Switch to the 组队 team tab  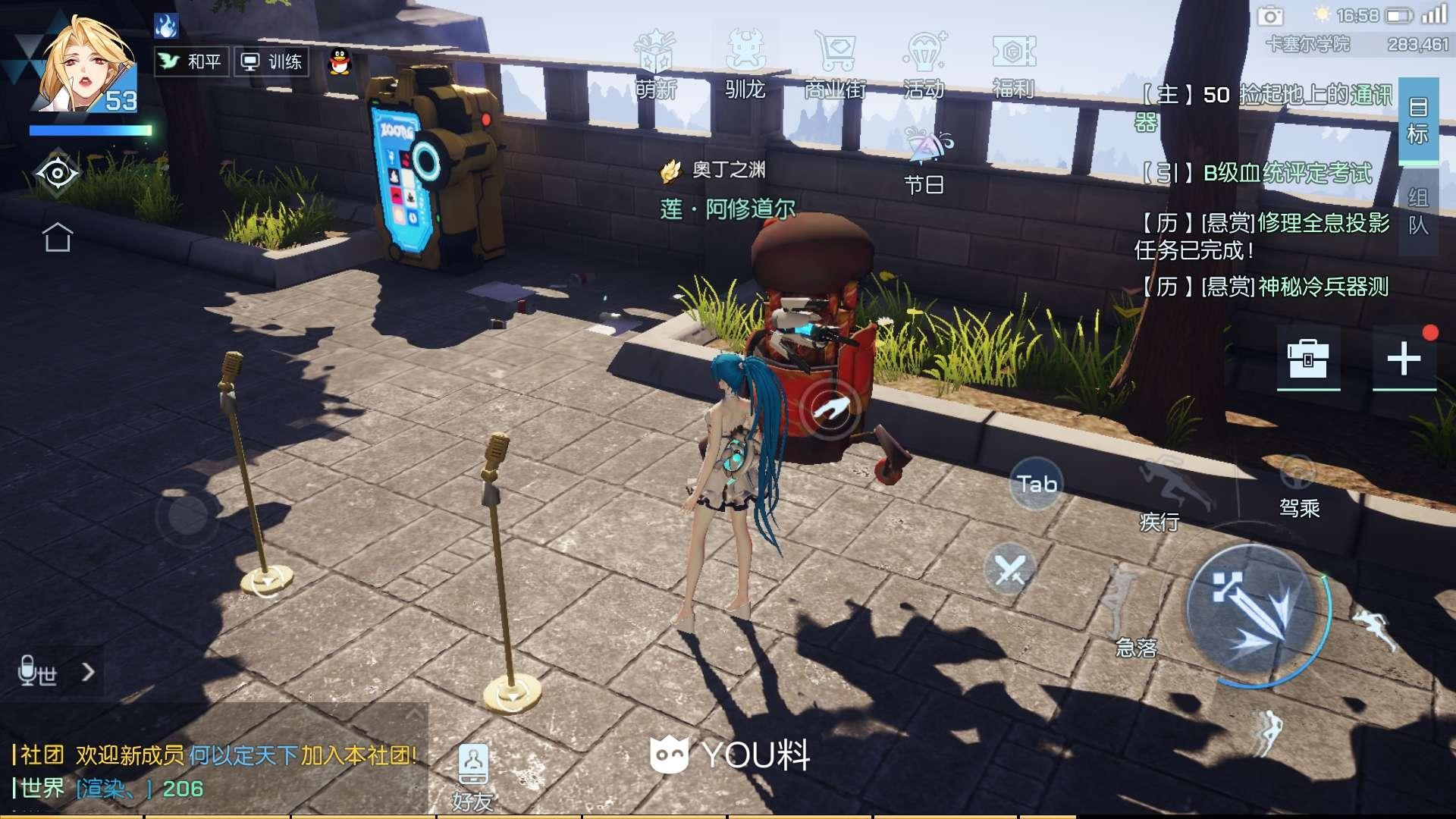coord(1418,212)
